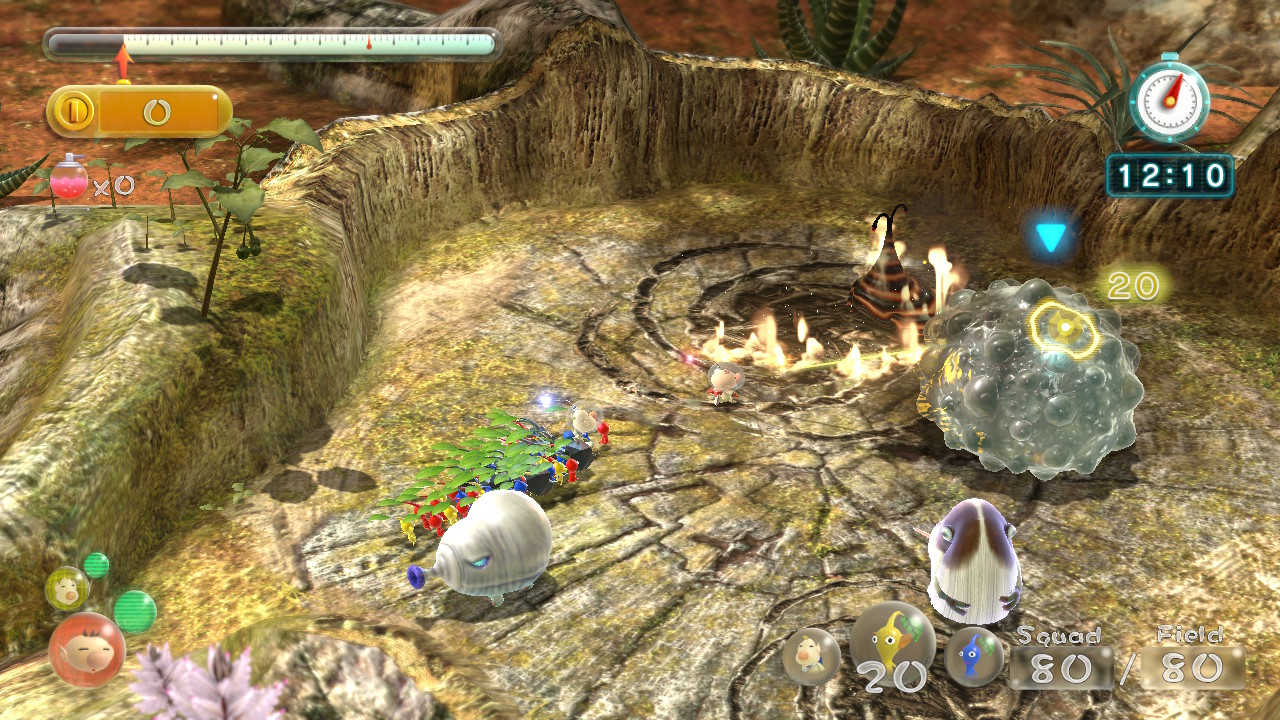Click the orange fruit juice gauge
1280x720 pixels.
[139, 112]
